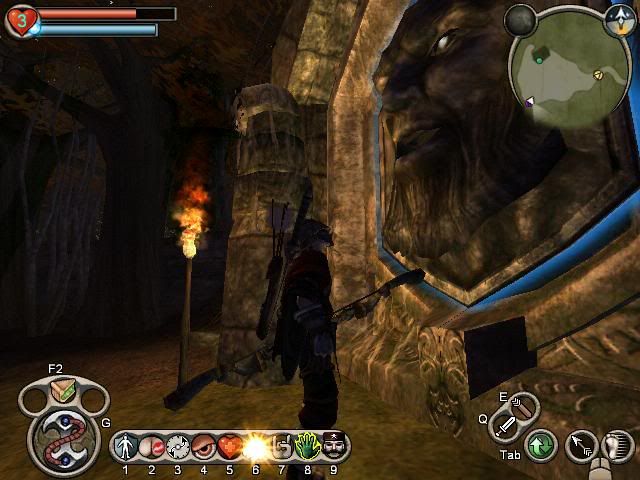
Task: Select the red eye icon in slot 4
Action: 203,446
